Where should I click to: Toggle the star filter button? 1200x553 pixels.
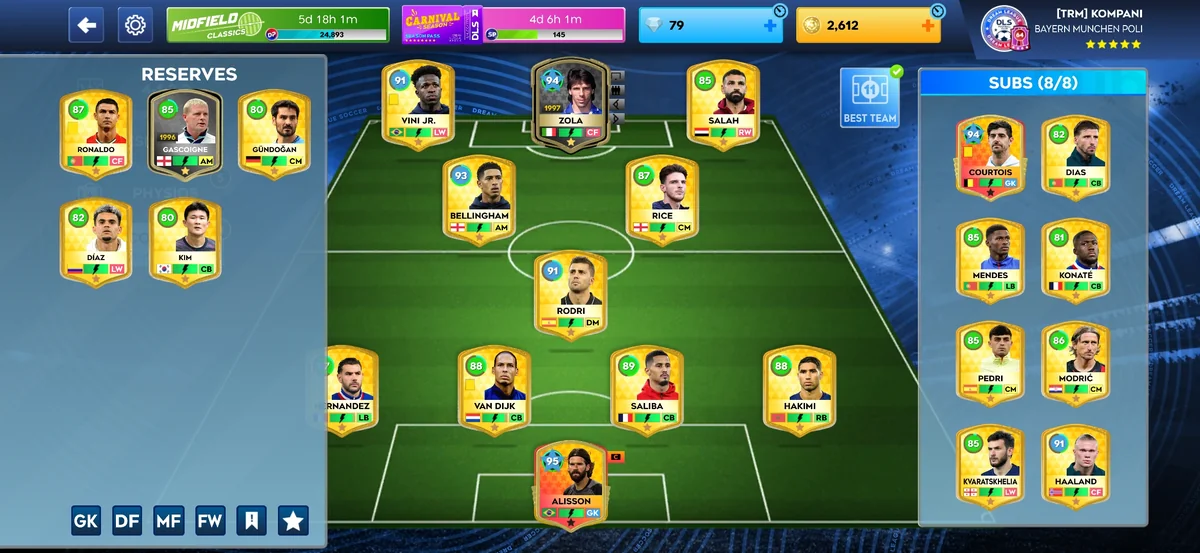293,520
